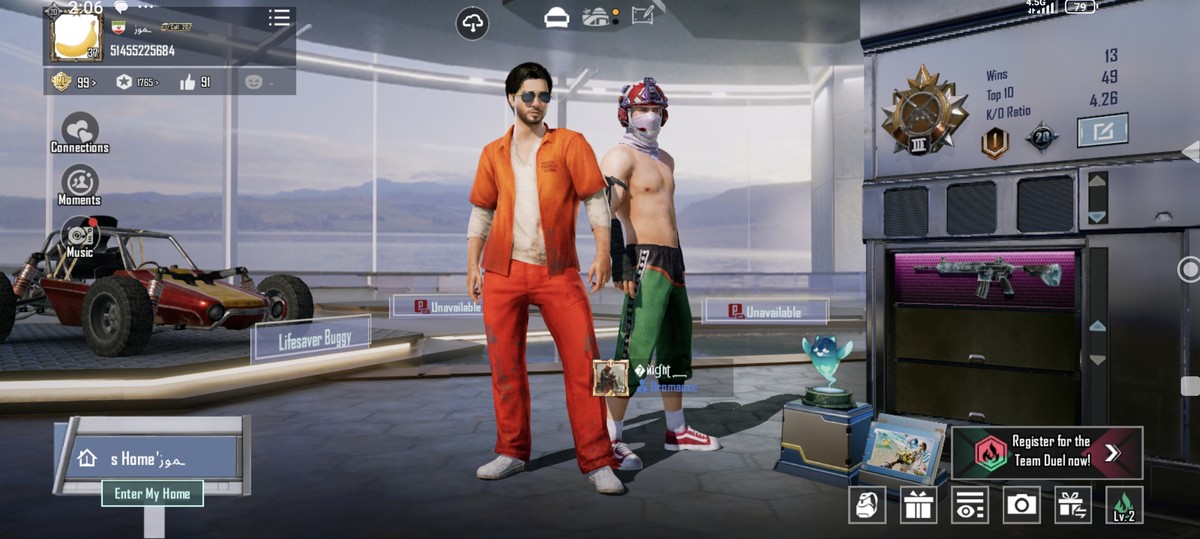Open the Moments feed
Screen dimensions: 1200x539
79,185
